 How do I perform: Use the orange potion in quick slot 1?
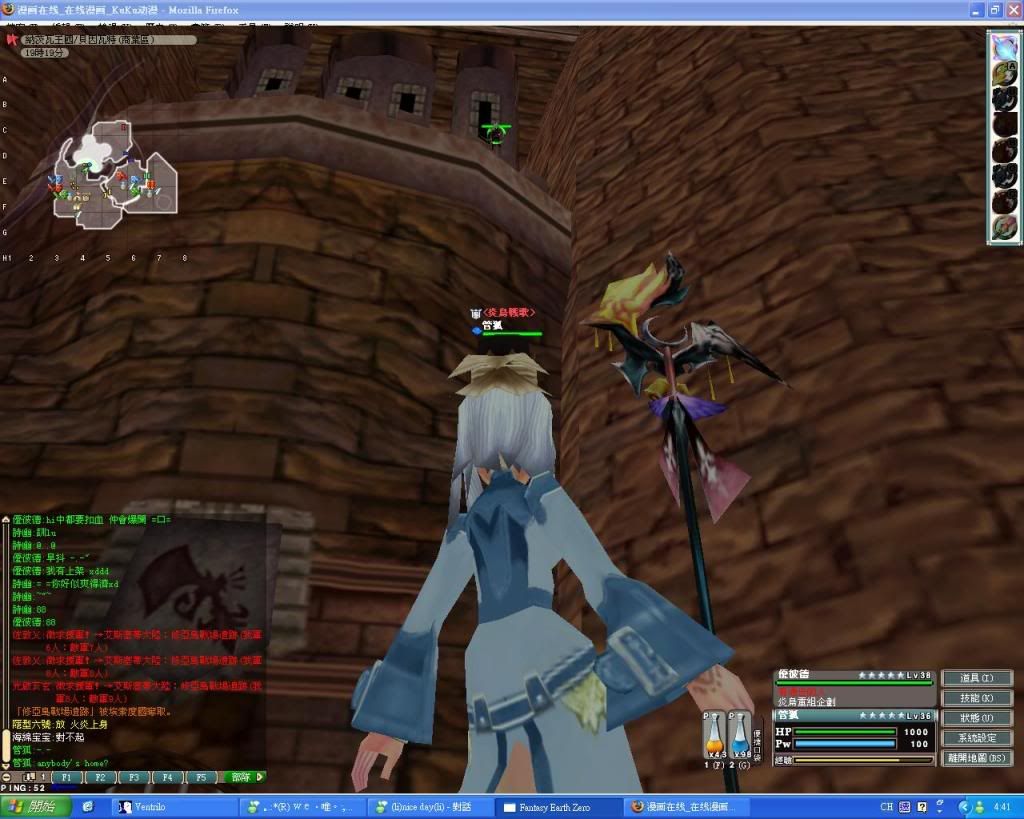[714, 738]
